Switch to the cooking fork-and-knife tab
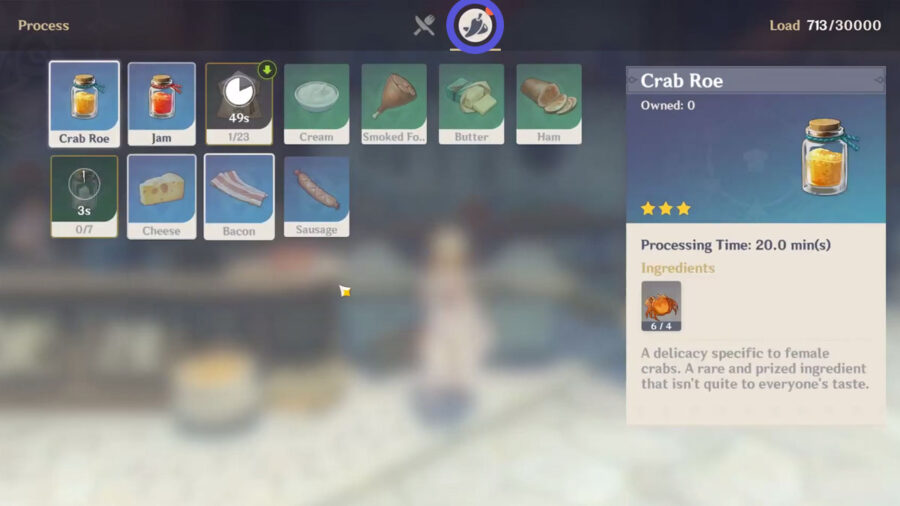Viewport: 900px width, 506px height. pyautogui.click(x=424, y=26)
